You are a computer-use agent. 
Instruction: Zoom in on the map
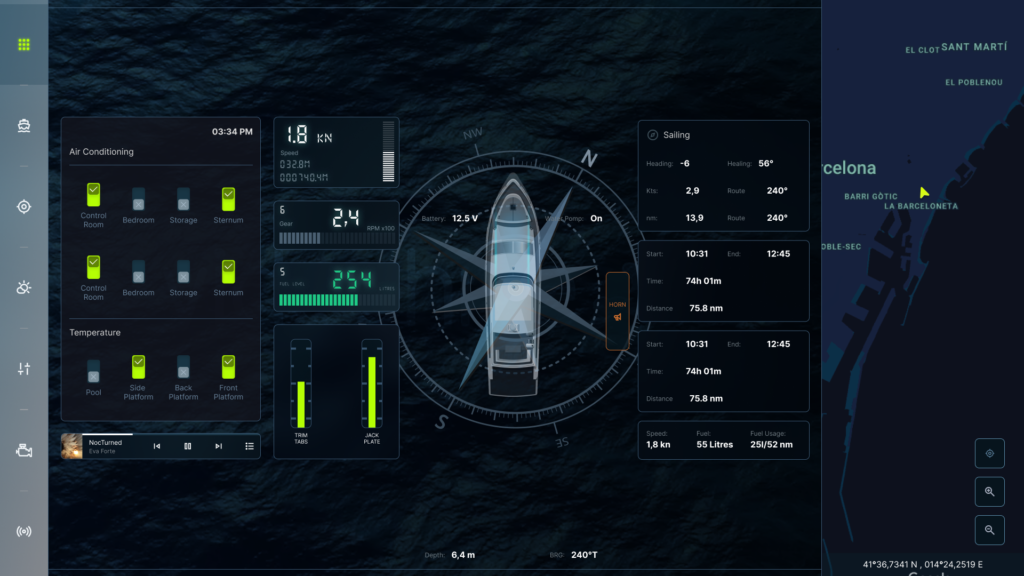point(989,492)
